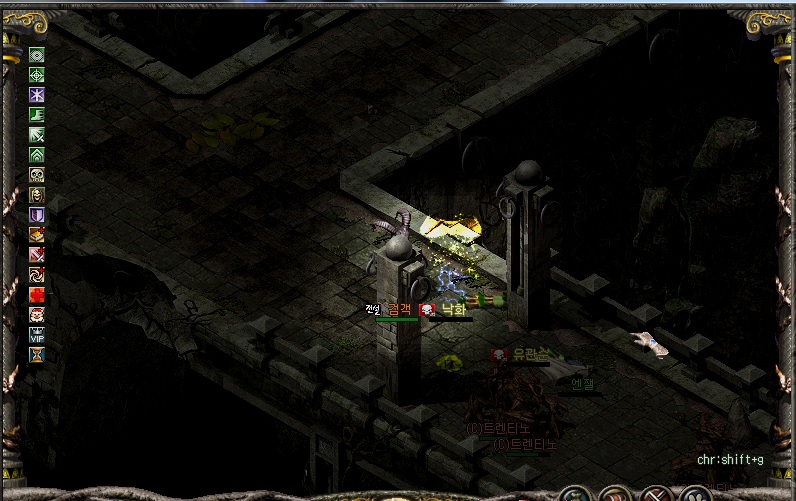Open the crossed swords menu button

pos(655,494)
